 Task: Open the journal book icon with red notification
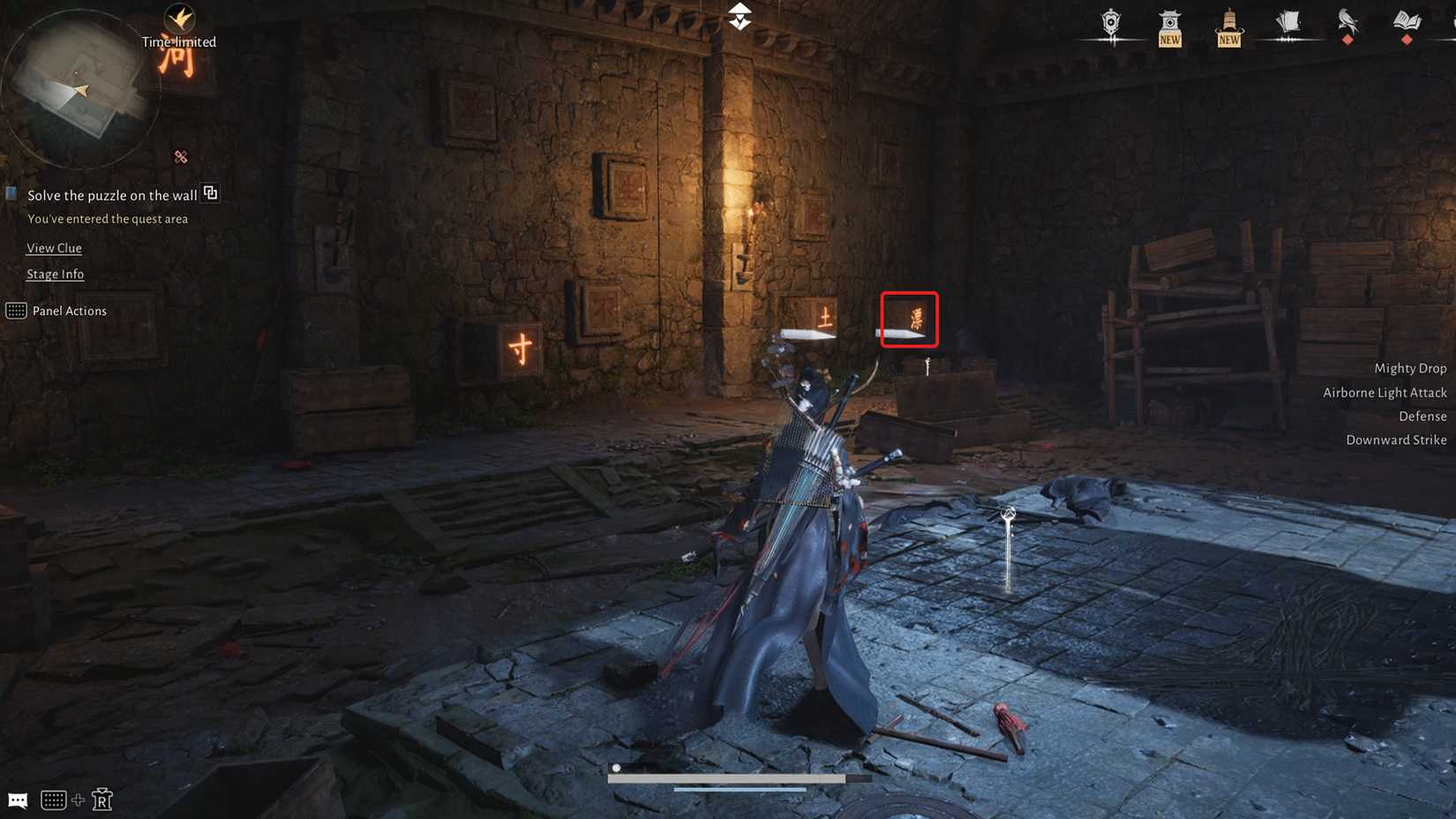point(1407,24)
